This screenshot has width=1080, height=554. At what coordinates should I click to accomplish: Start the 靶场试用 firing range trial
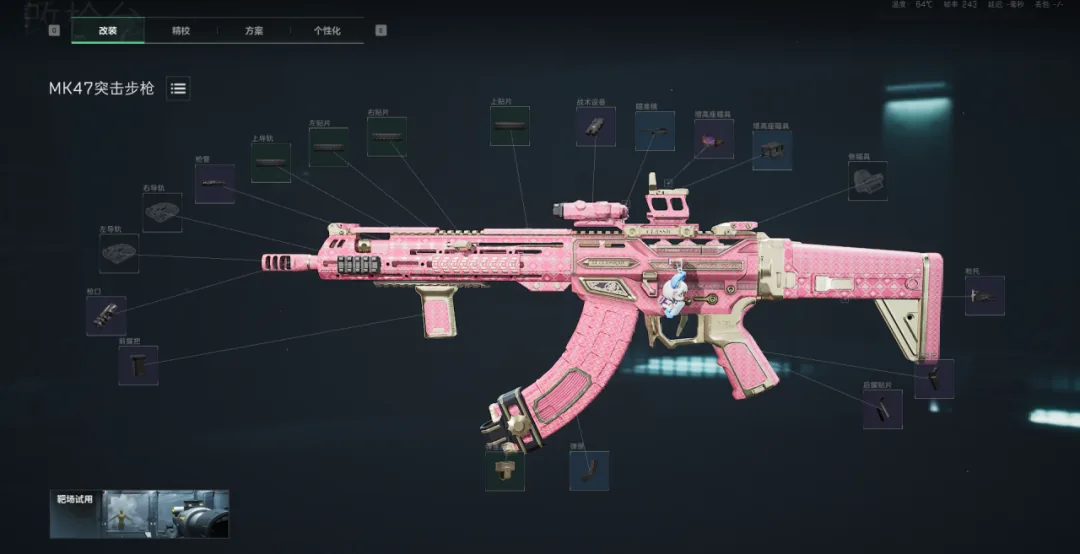click(x=139, y=514)
